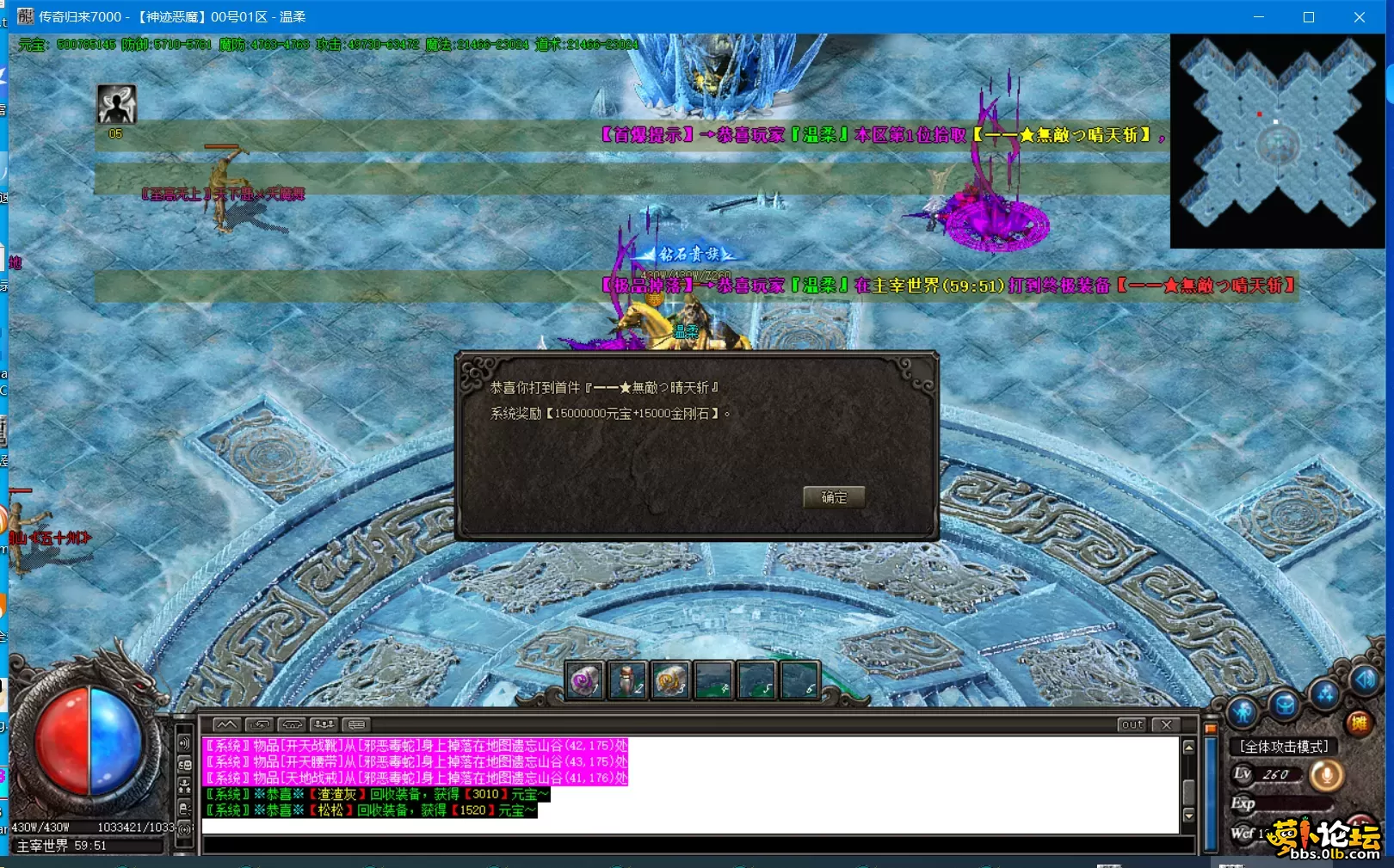This screenshot has height=868, width=1394.
Task: Mute the speaker icon beside the chat panel
Action: click(184, 742)
